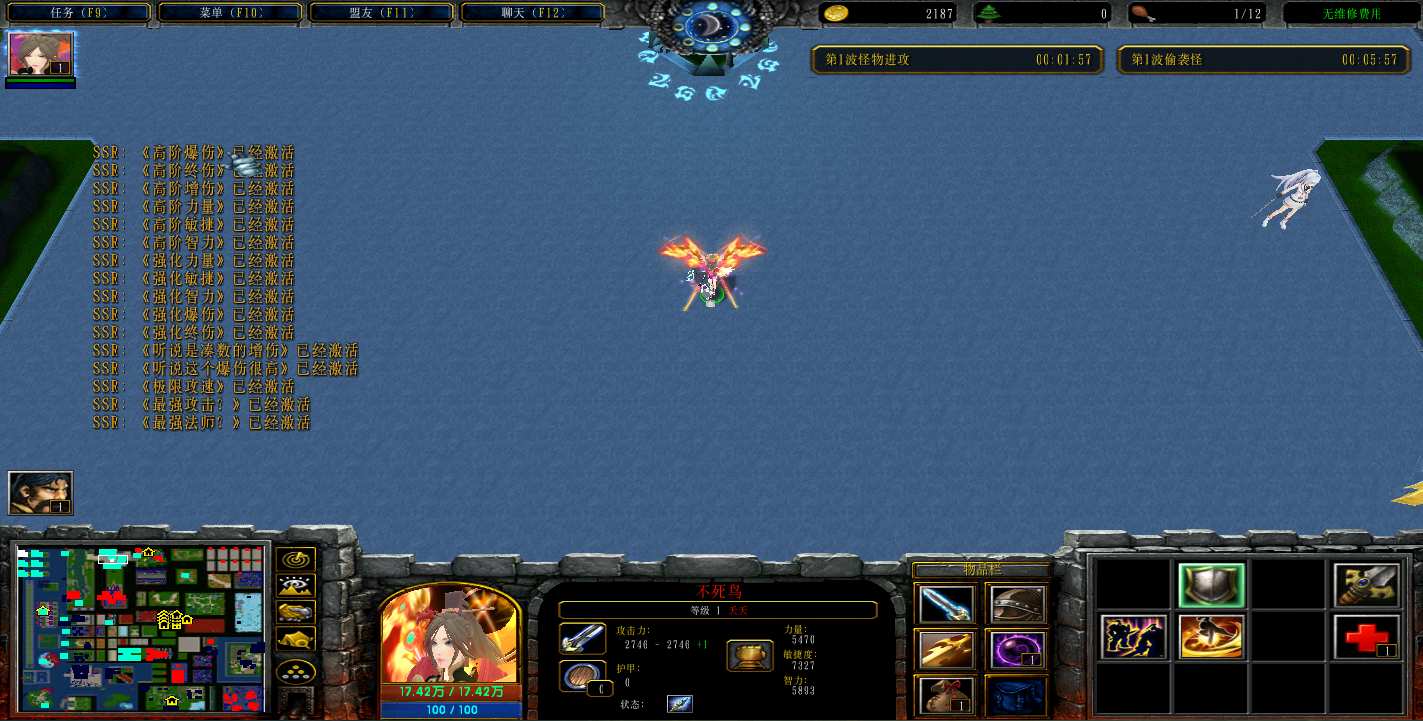Select the blue pouch inventory item
Image resolution: width=1423 pixels, height=721 pixels.
click(1017, 695)
